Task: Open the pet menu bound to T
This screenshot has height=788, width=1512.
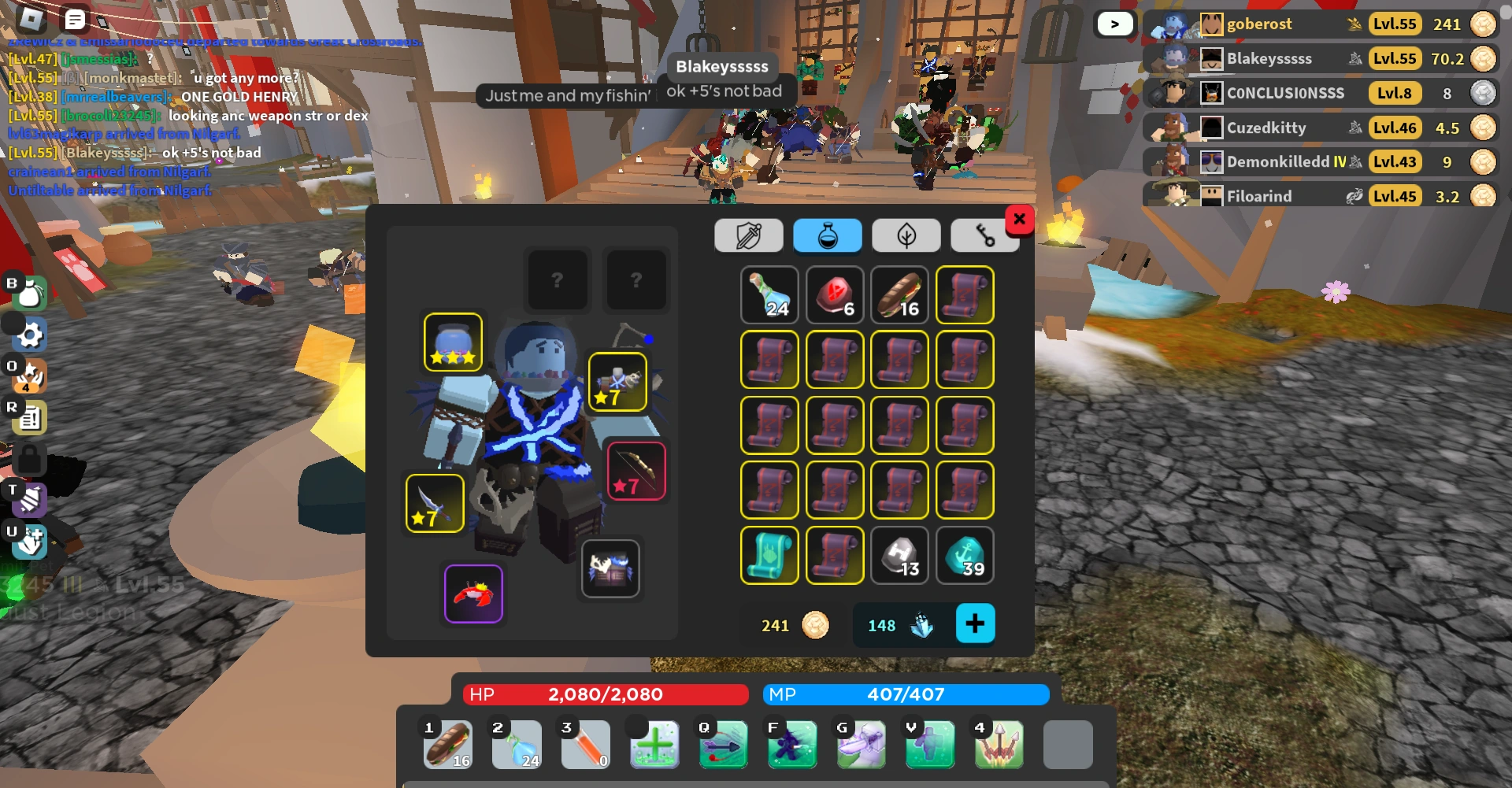Action: [x=29, y=500]
